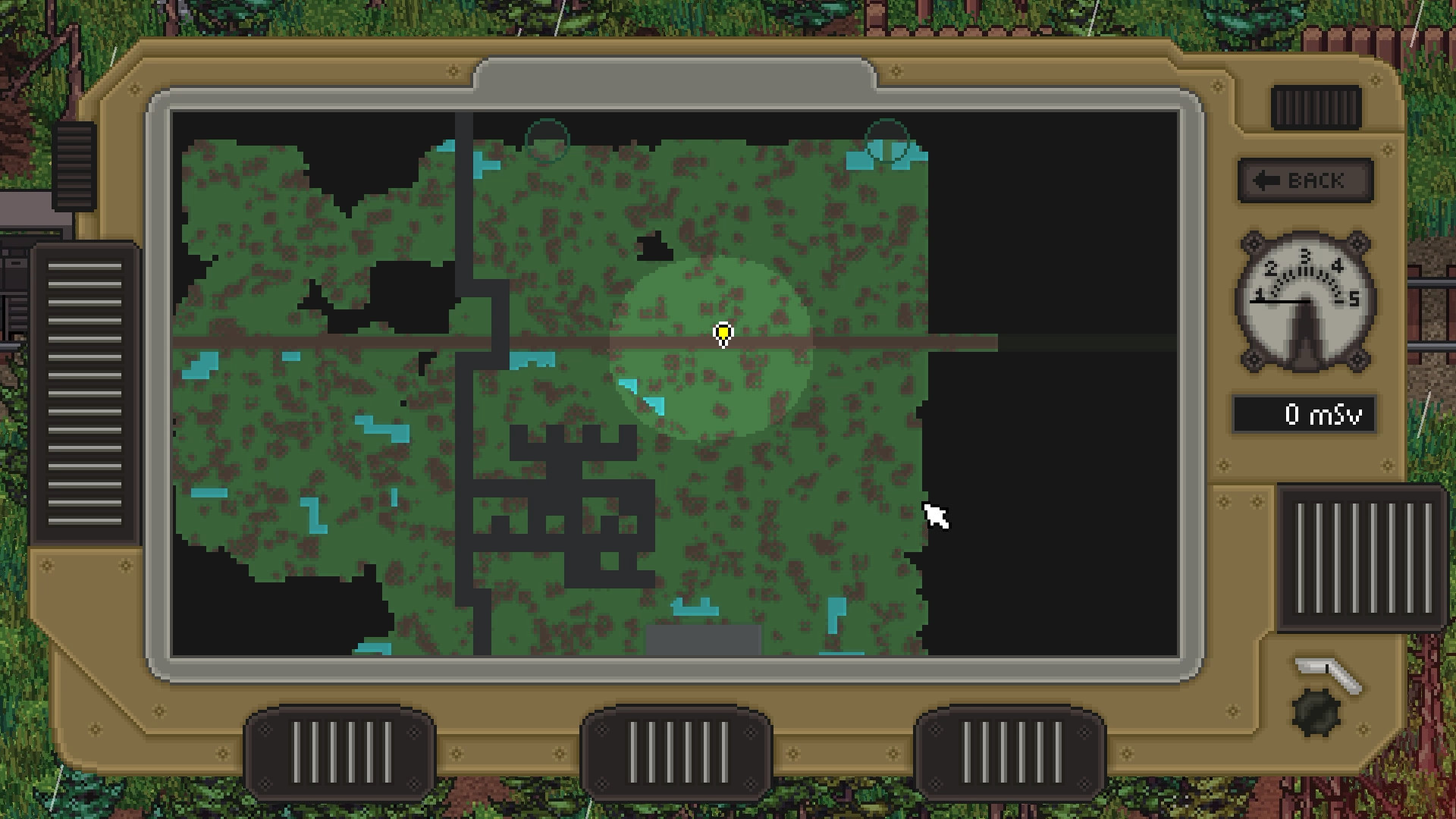Screen dimensions: 1456x819
Task: Click the circled point of interest top-left of map
Action: click(x=548, y=139)
